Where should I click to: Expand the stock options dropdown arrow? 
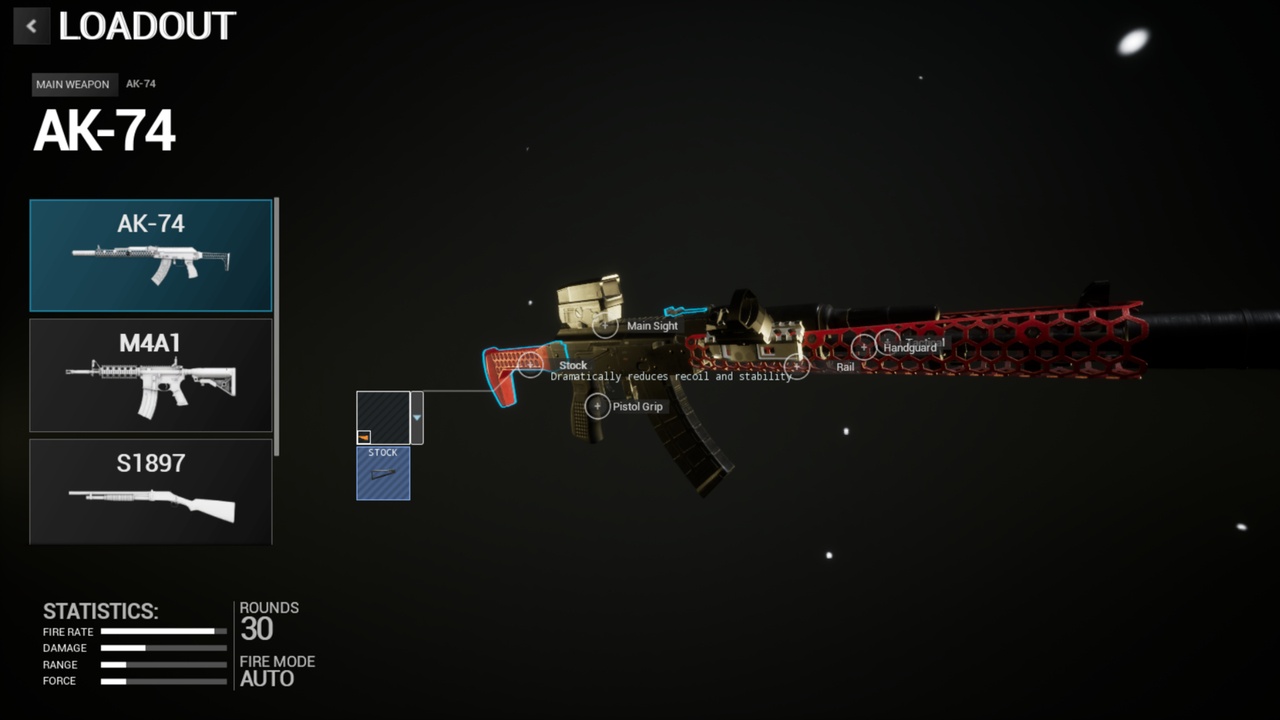417,417
